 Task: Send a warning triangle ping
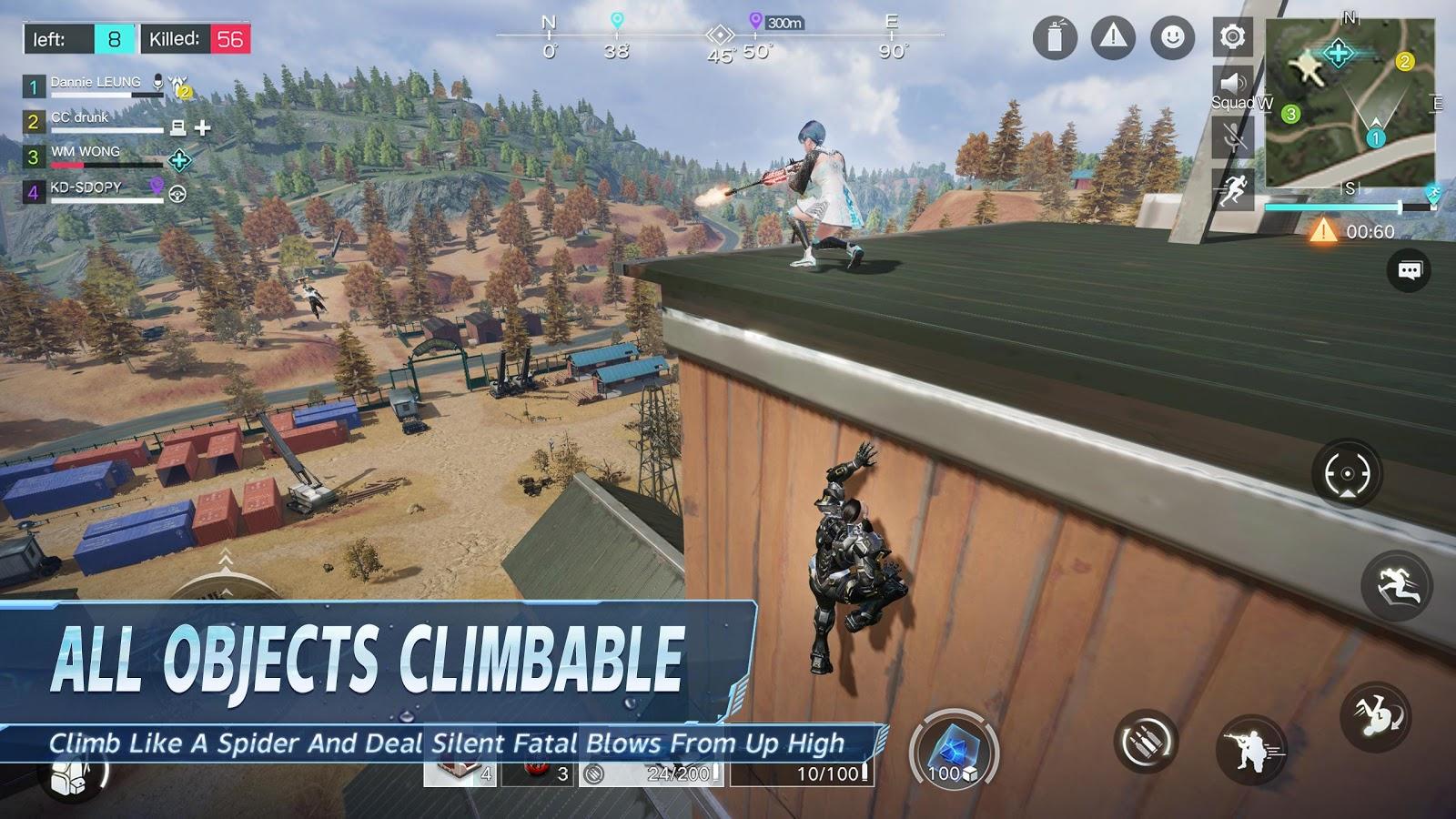click(1113, 37)
